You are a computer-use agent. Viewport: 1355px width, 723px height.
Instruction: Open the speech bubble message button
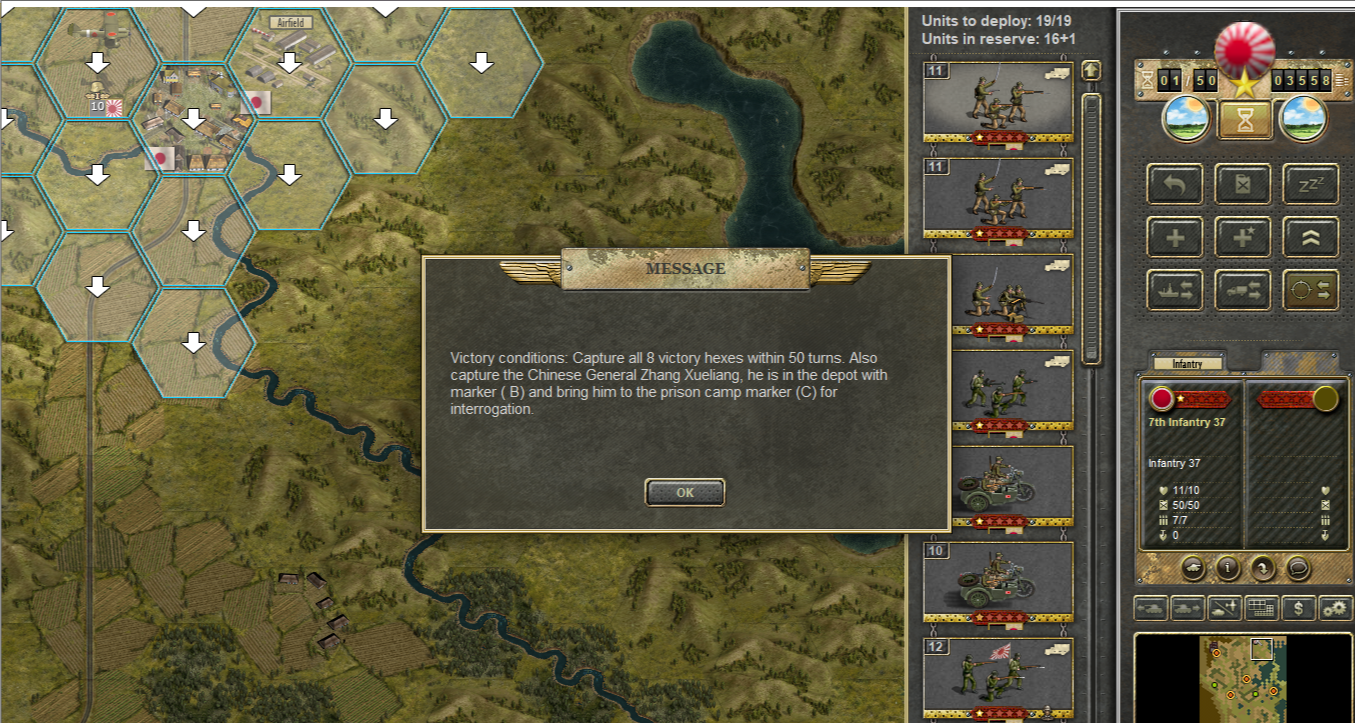tap(1298, 568)
